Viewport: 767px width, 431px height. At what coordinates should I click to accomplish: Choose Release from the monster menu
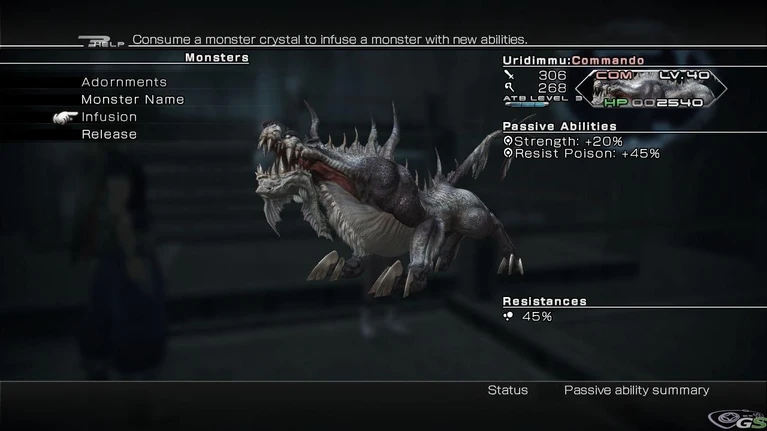(109, 134)
